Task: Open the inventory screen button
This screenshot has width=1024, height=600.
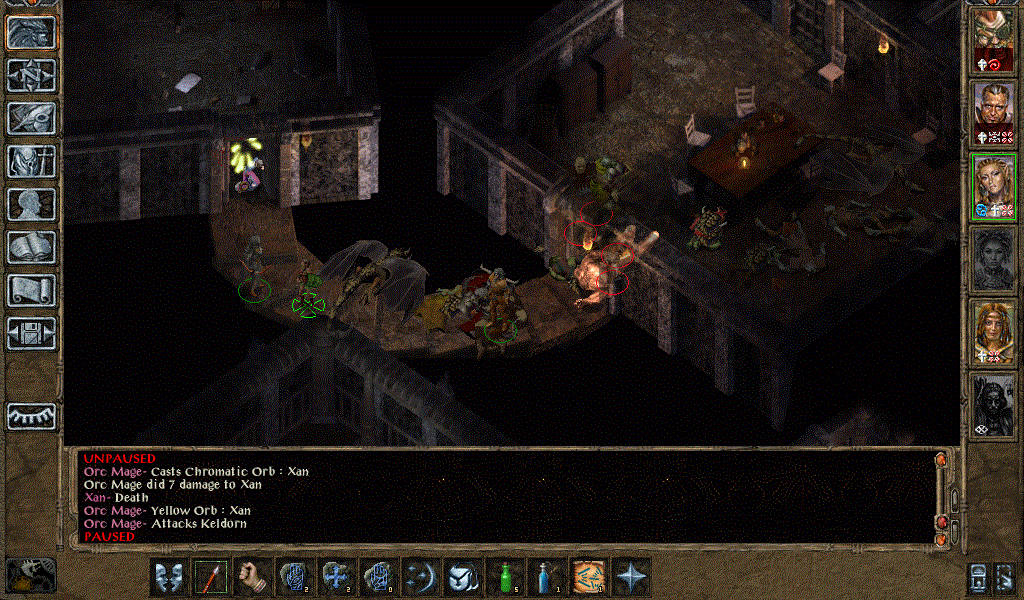Action: pyautogui.click(x=31, y=161)
